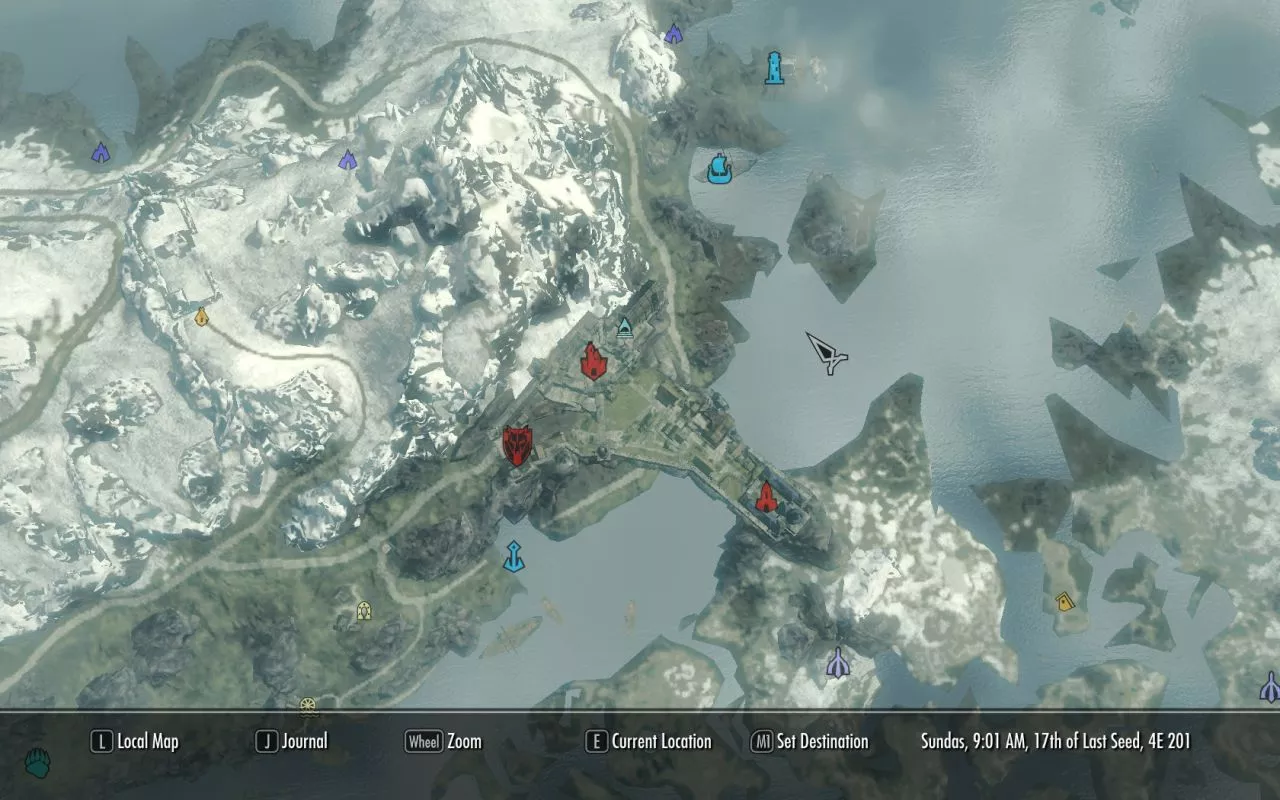Screen dimensions: 1280x800
Task: Select the small teal marker inside the city
Action: 625,327
